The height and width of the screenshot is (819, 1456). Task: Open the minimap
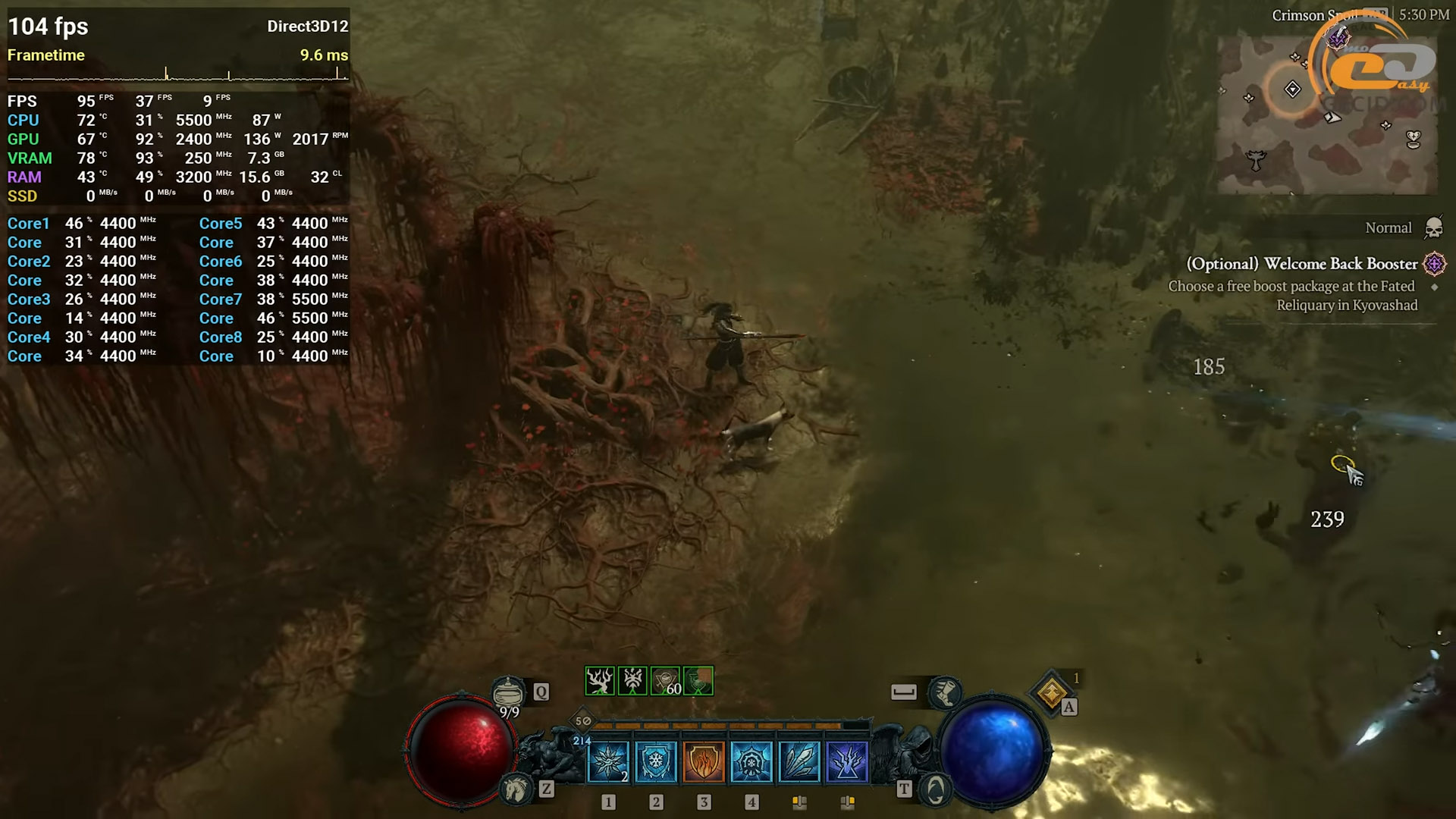pos(1327,114)
